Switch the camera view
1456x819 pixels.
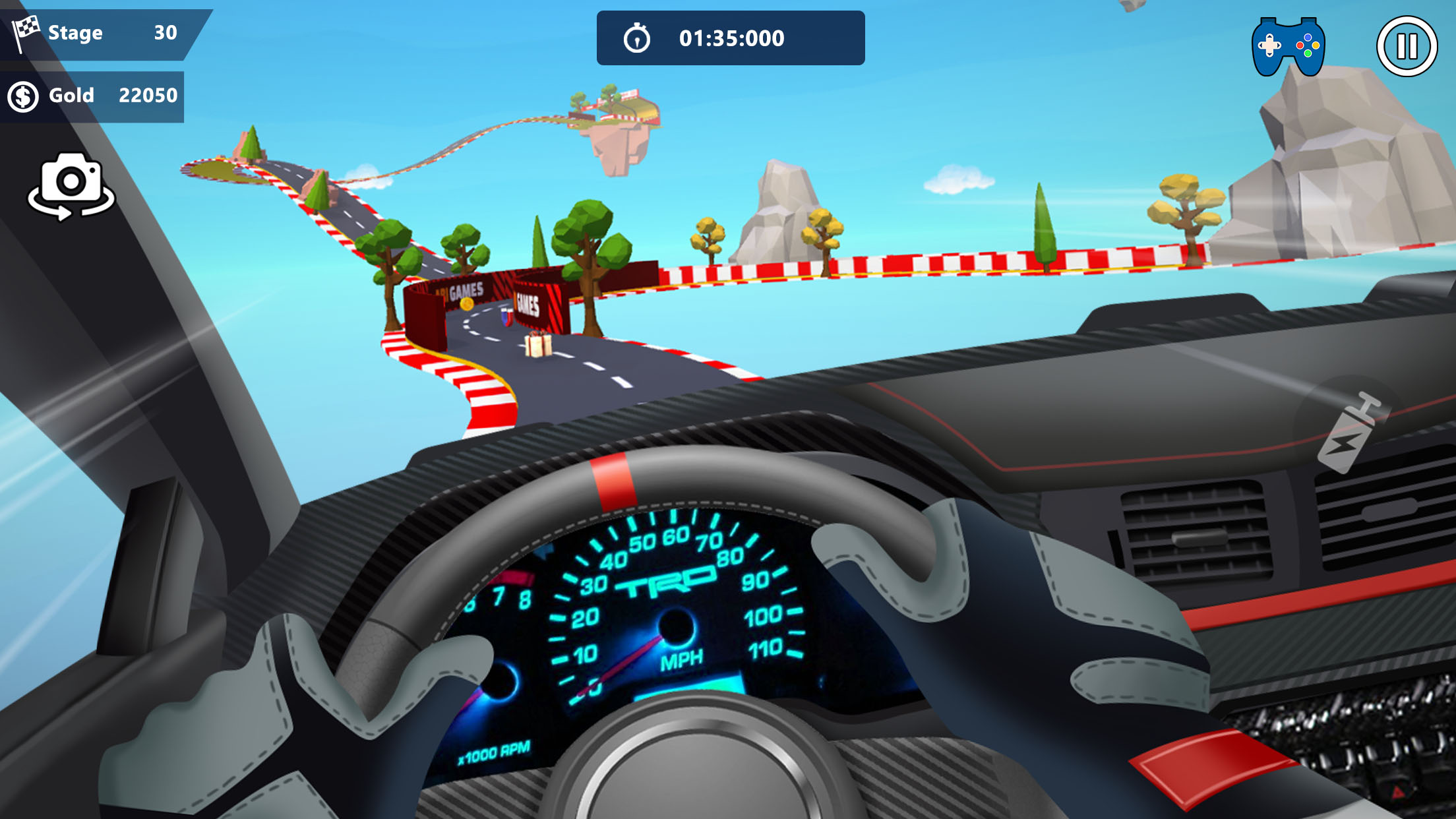pos(71,187)
